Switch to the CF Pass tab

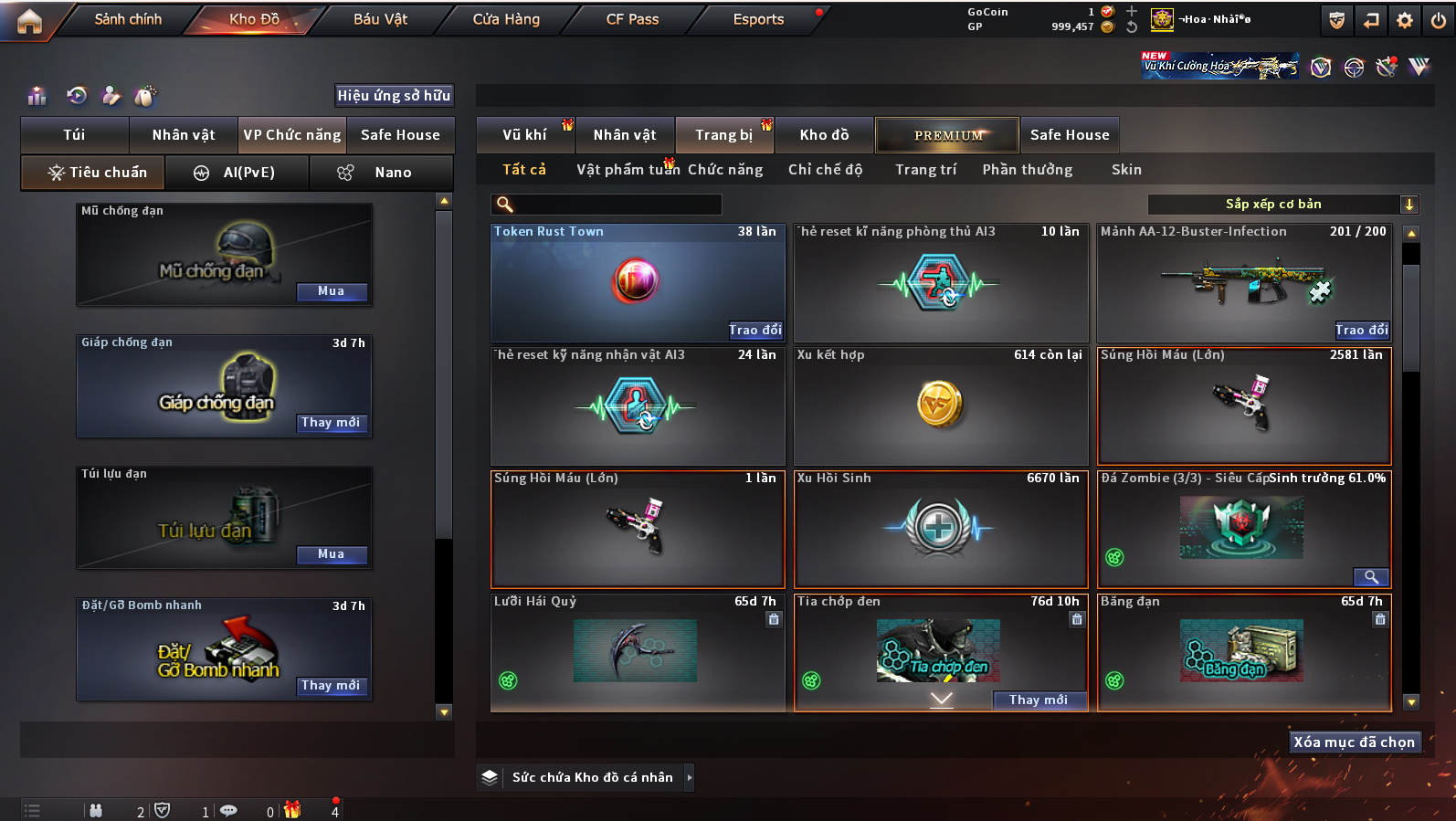632,19
